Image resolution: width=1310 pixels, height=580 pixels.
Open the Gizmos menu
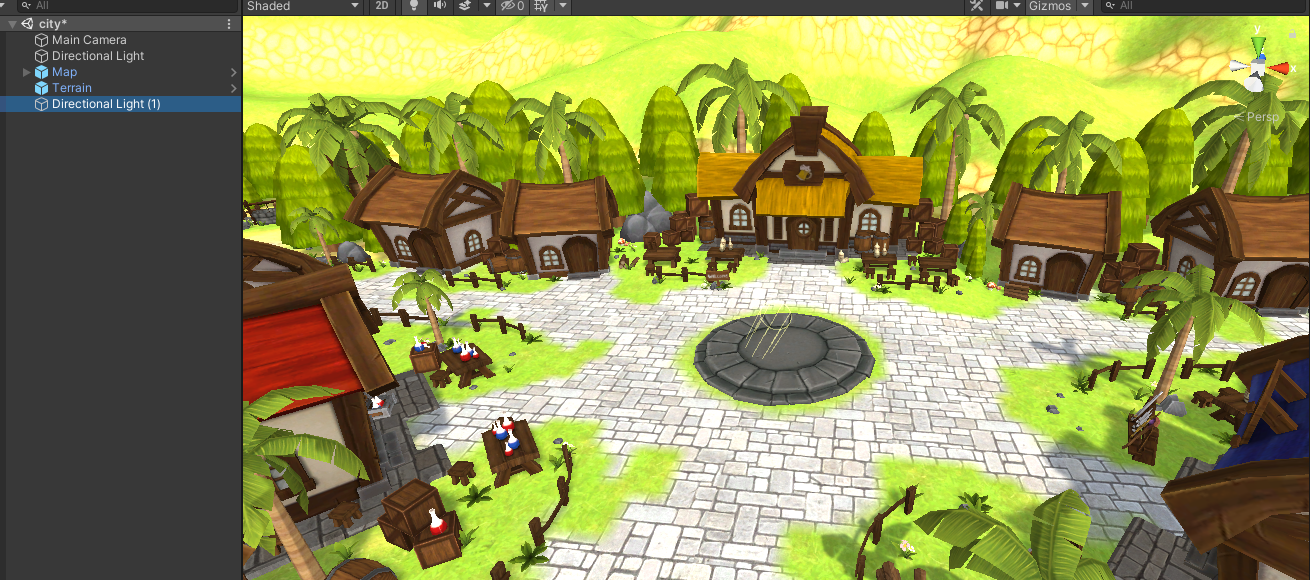click(1050, 6)
